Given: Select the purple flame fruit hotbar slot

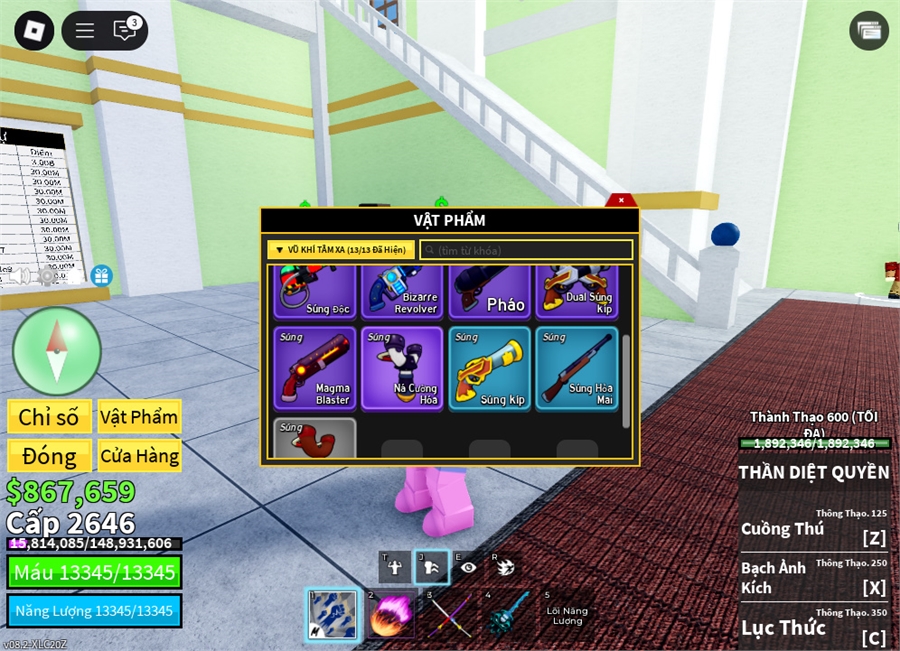Looking at the screenshot, I should [391, 614].
